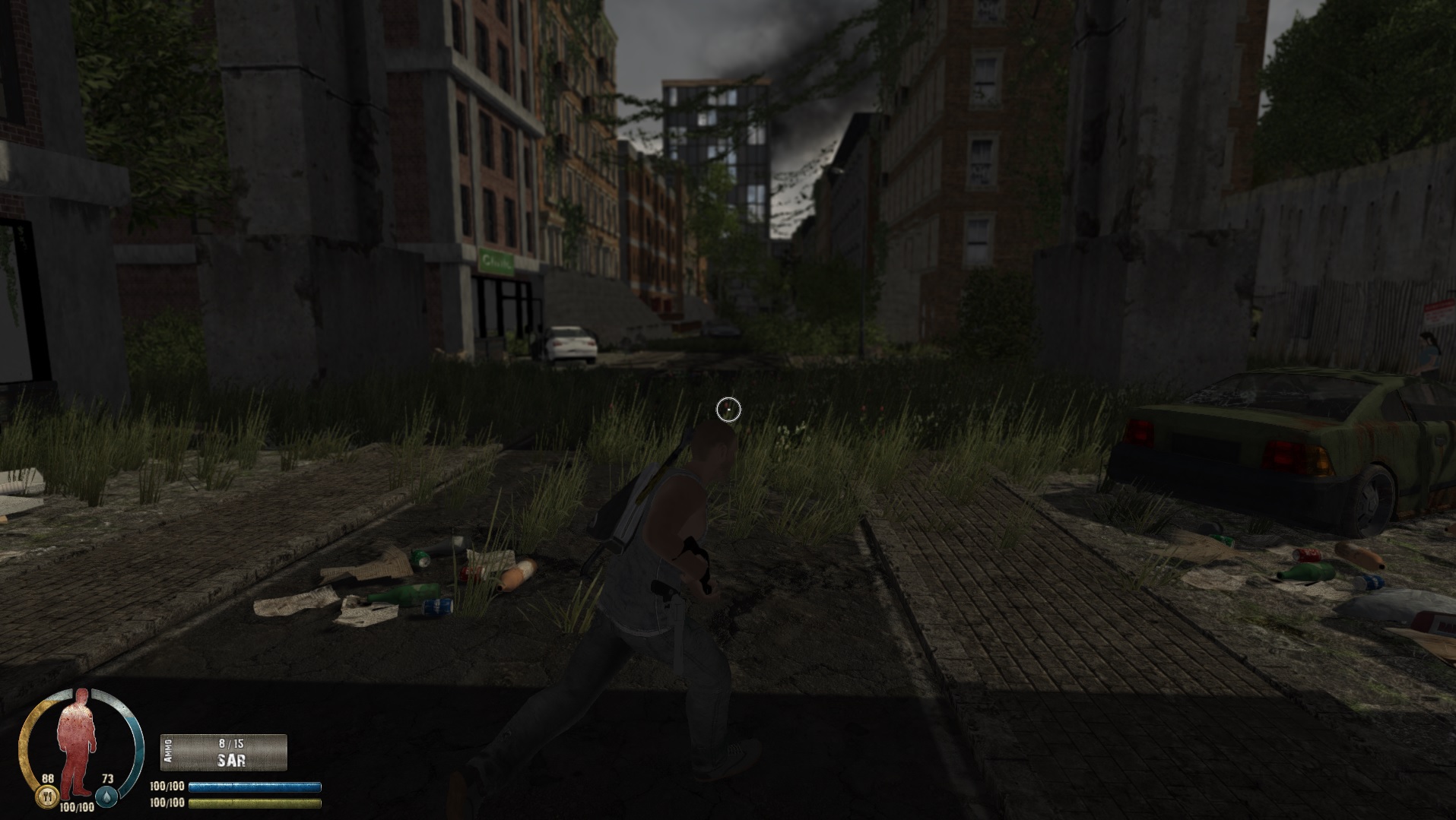Click the 8/15 ammo counter

pos(230,744)
